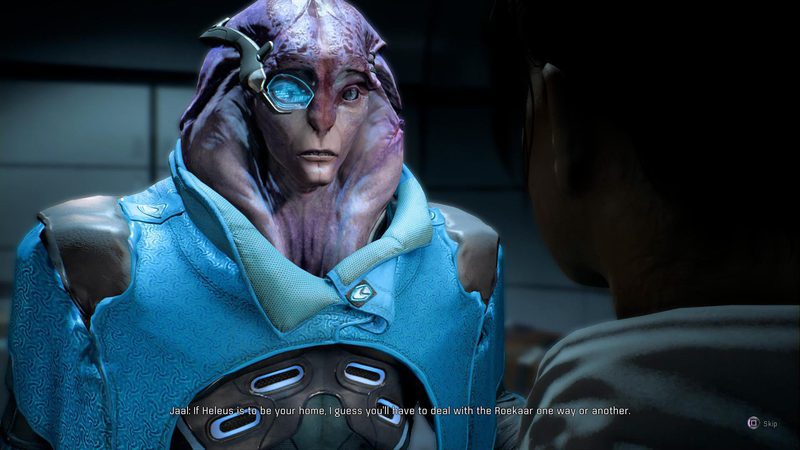Skip the current dialogue line
Screen dimensions: 800x450
(754, 423)
